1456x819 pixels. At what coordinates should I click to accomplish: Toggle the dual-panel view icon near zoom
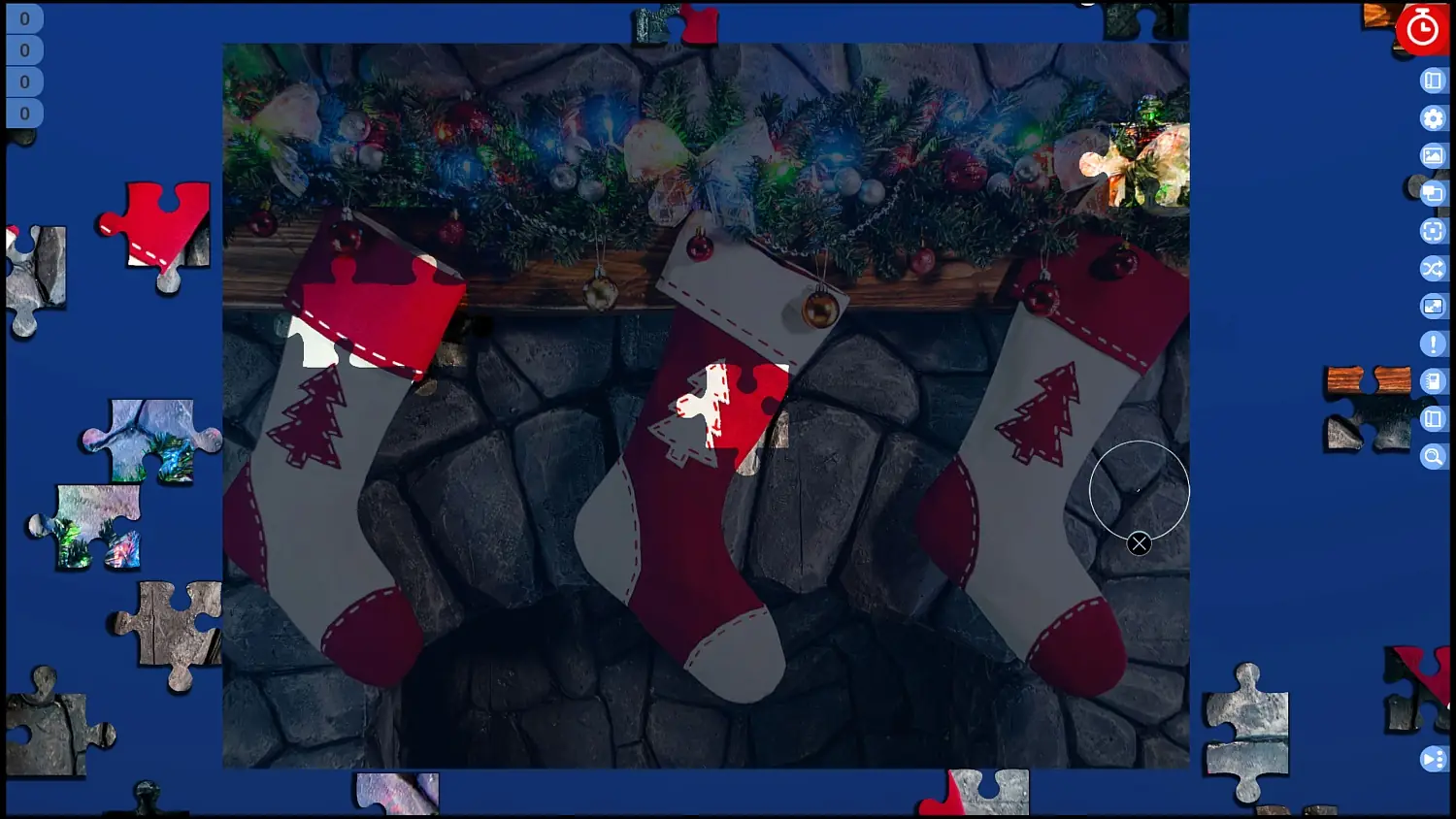click(1433, 419)
